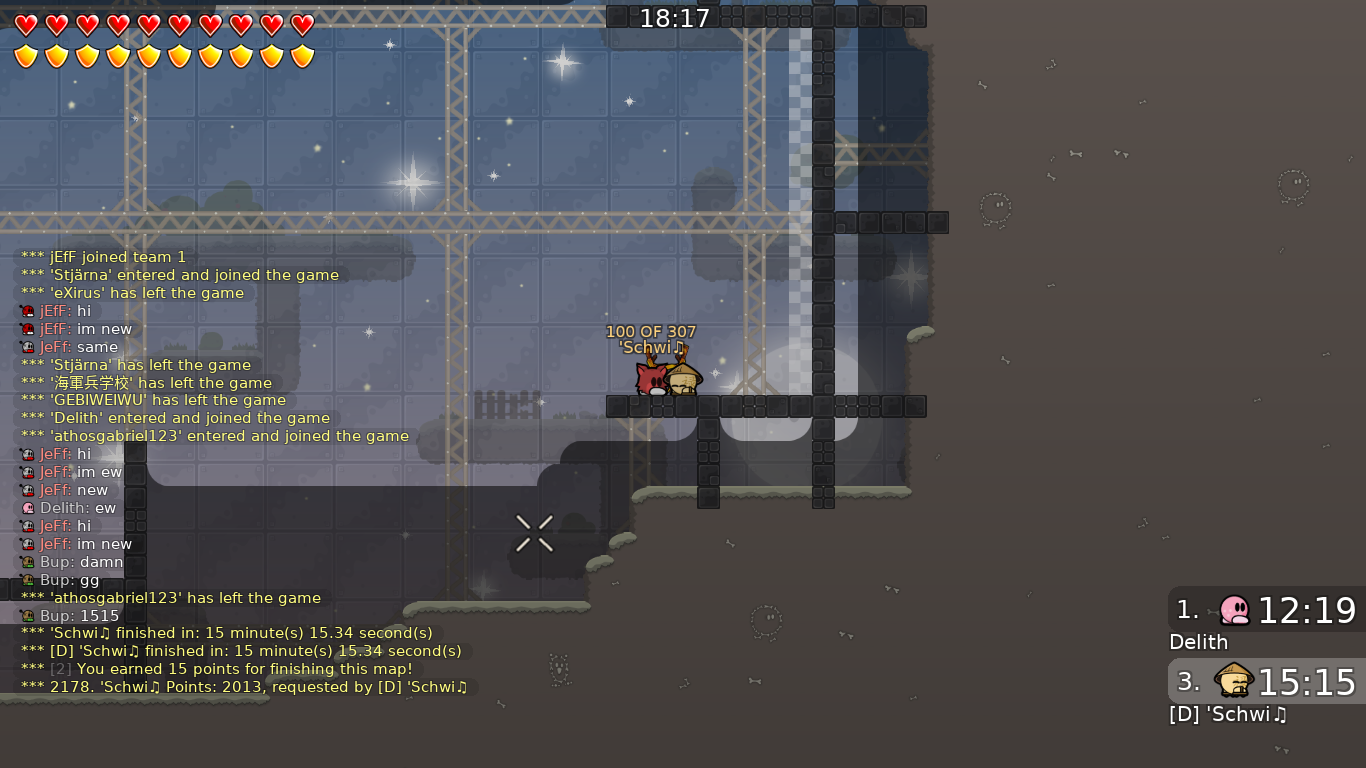Click the 15:15 finish time on the leaderboard

[x=1304, y=681]
